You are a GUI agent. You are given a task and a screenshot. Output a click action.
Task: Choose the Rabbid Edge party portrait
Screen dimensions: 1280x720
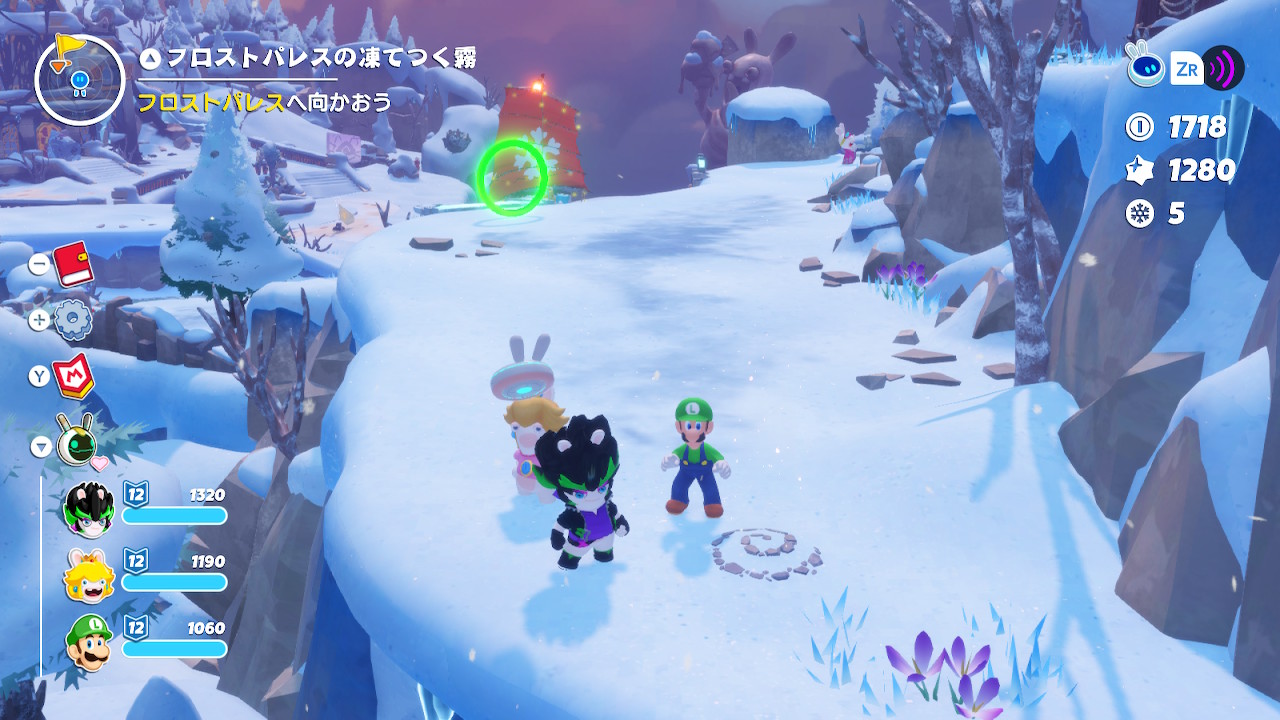[x=89, y=507]
